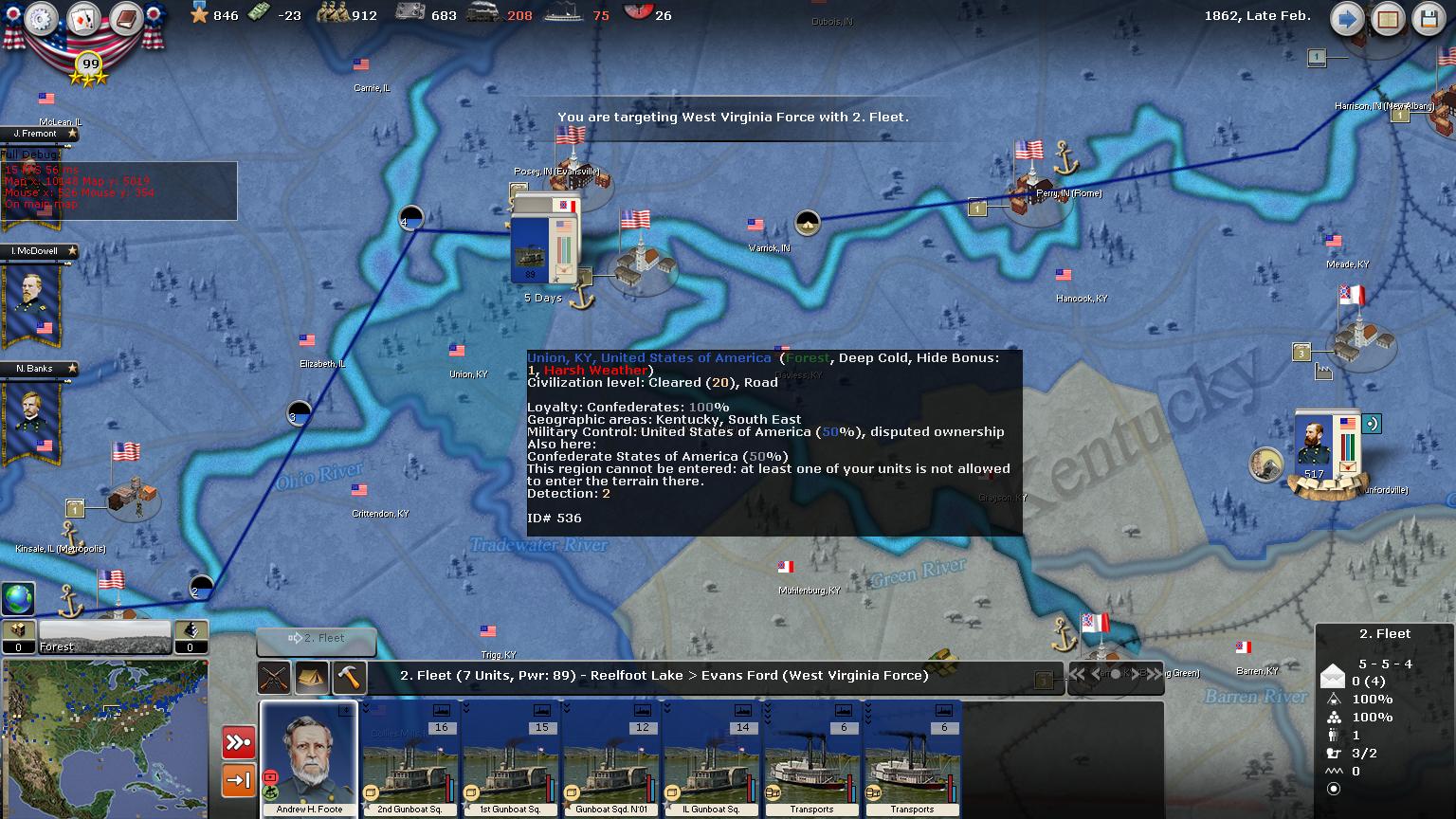The image size is (1456, 819).
Task: Save the game with the floppy disk
Action: 1429,19
